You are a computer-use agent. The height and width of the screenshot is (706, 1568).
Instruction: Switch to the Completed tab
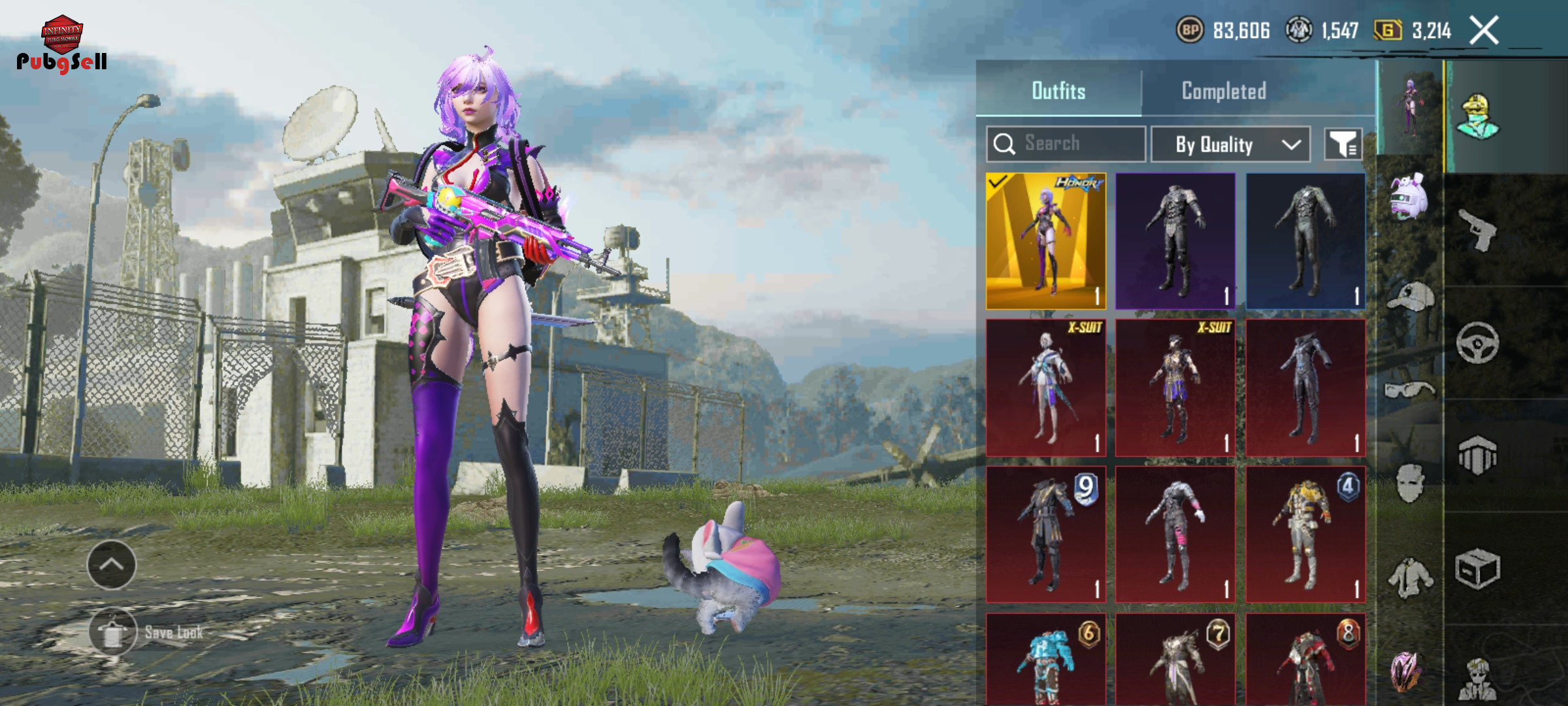pos(1224,91)
